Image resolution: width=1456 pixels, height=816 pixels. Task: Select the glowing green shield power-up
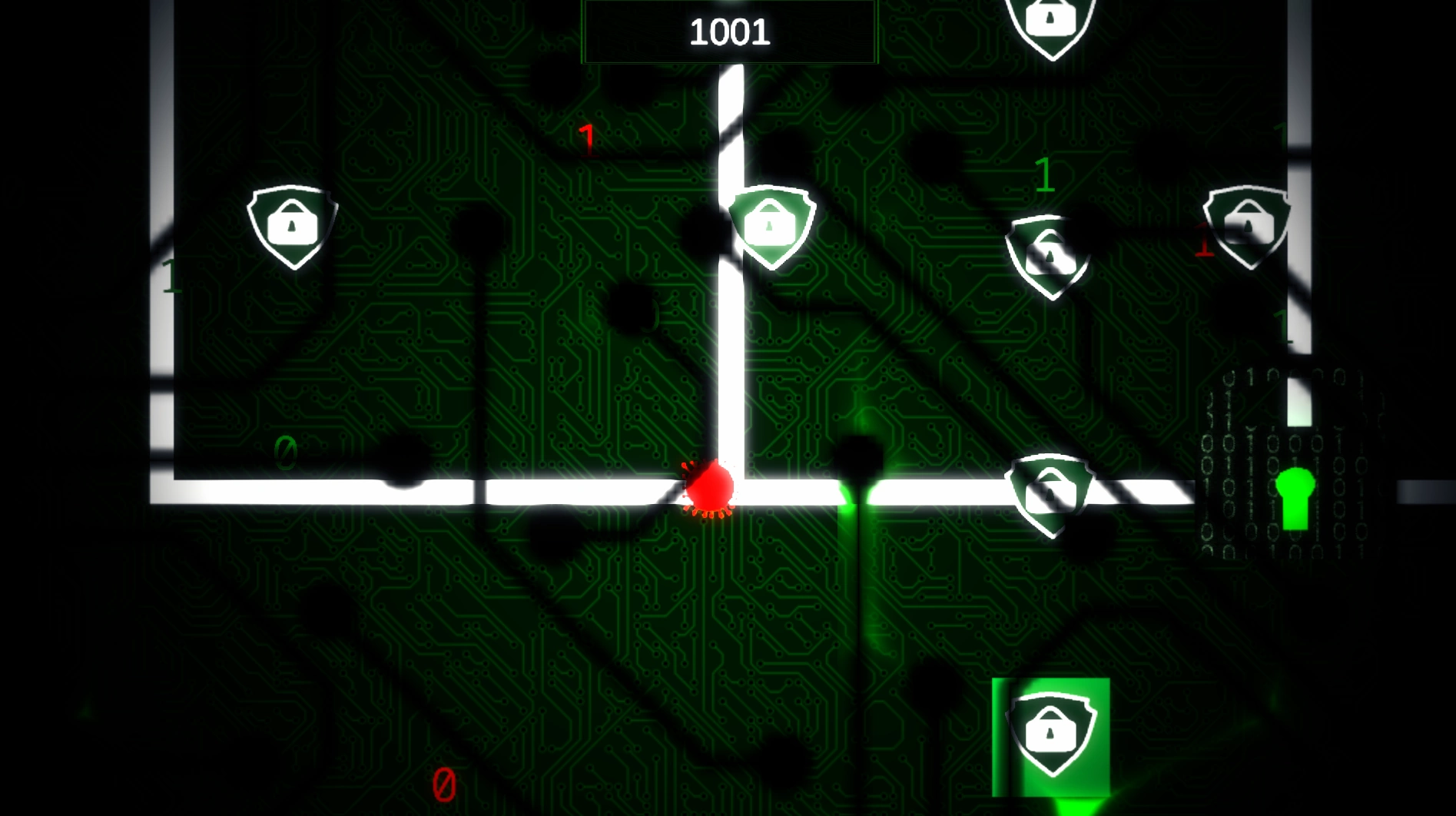point(1050,735)
